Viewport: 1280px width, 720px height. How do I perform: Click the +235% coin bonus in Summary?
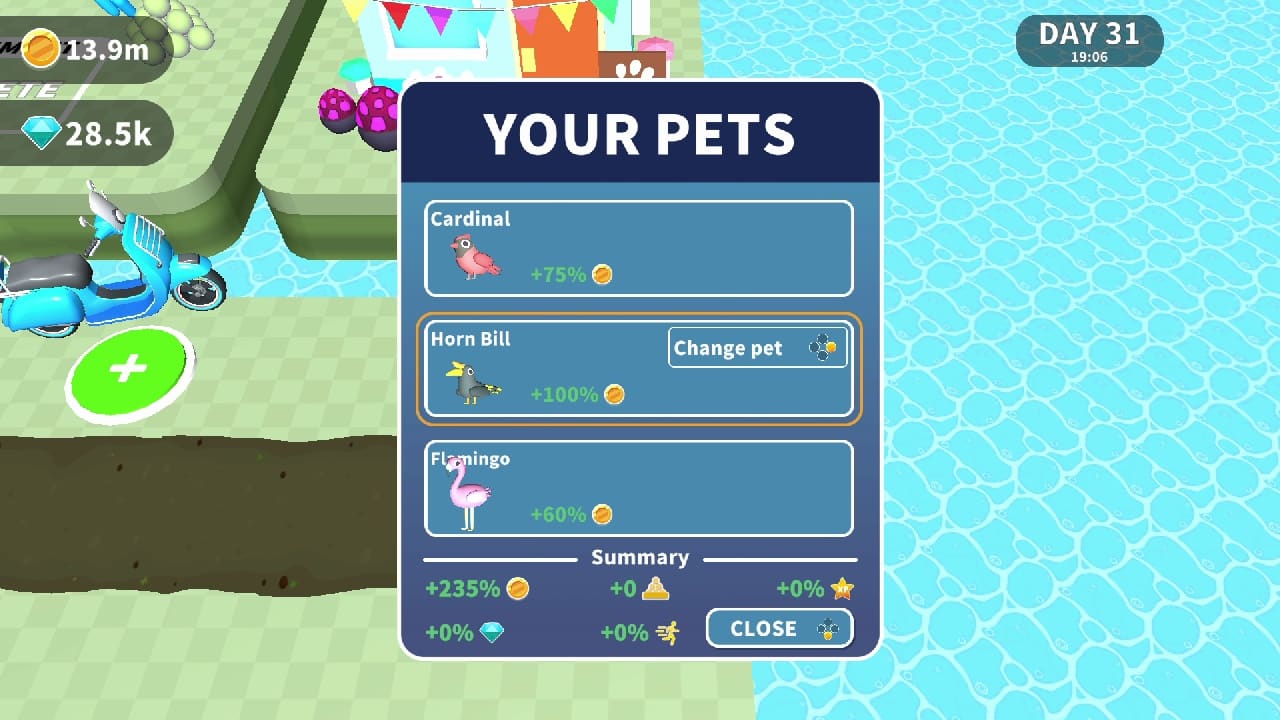tap(471, 589)
